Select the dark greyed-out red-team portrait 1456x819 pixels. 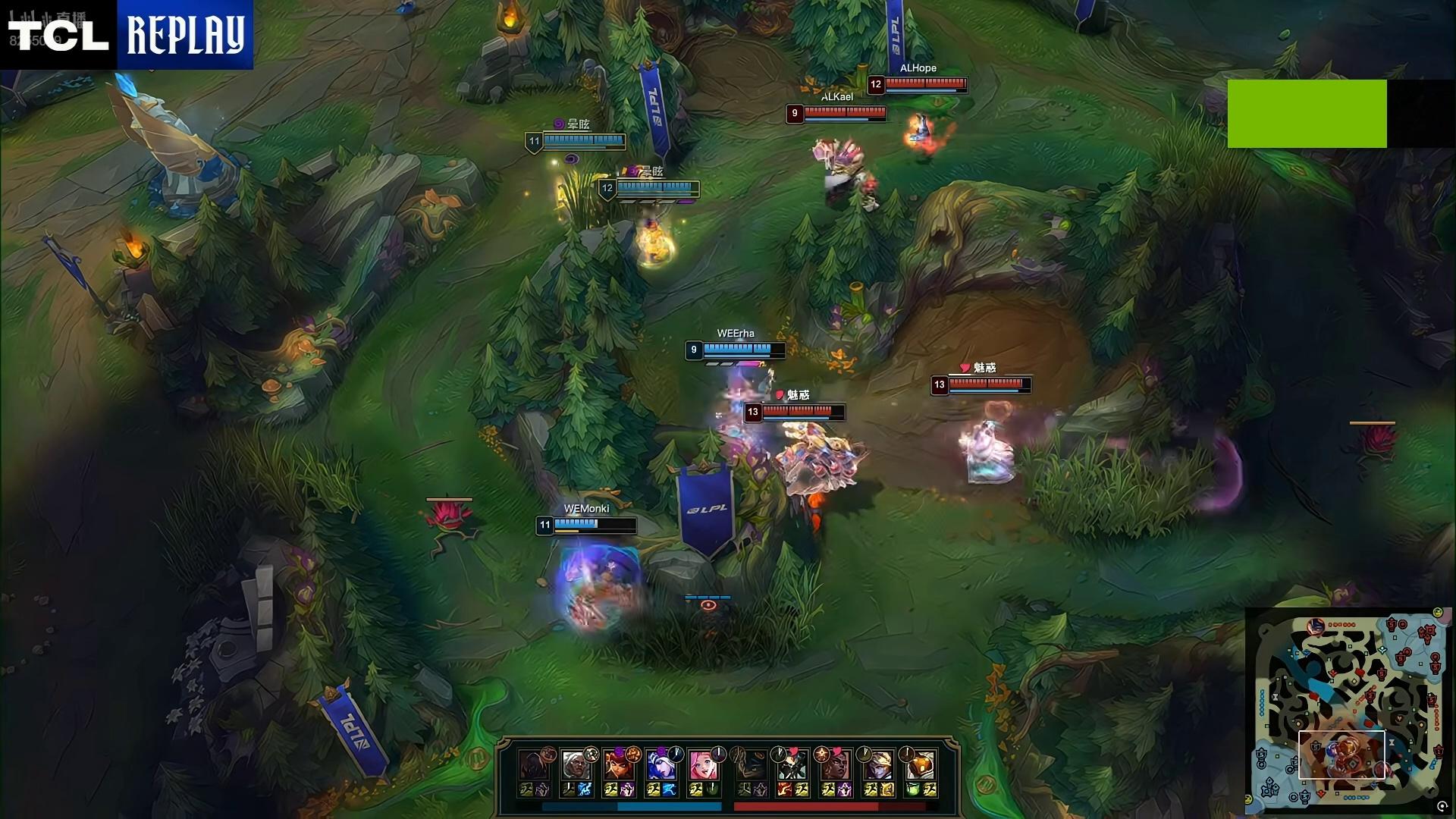coord(751,766)
